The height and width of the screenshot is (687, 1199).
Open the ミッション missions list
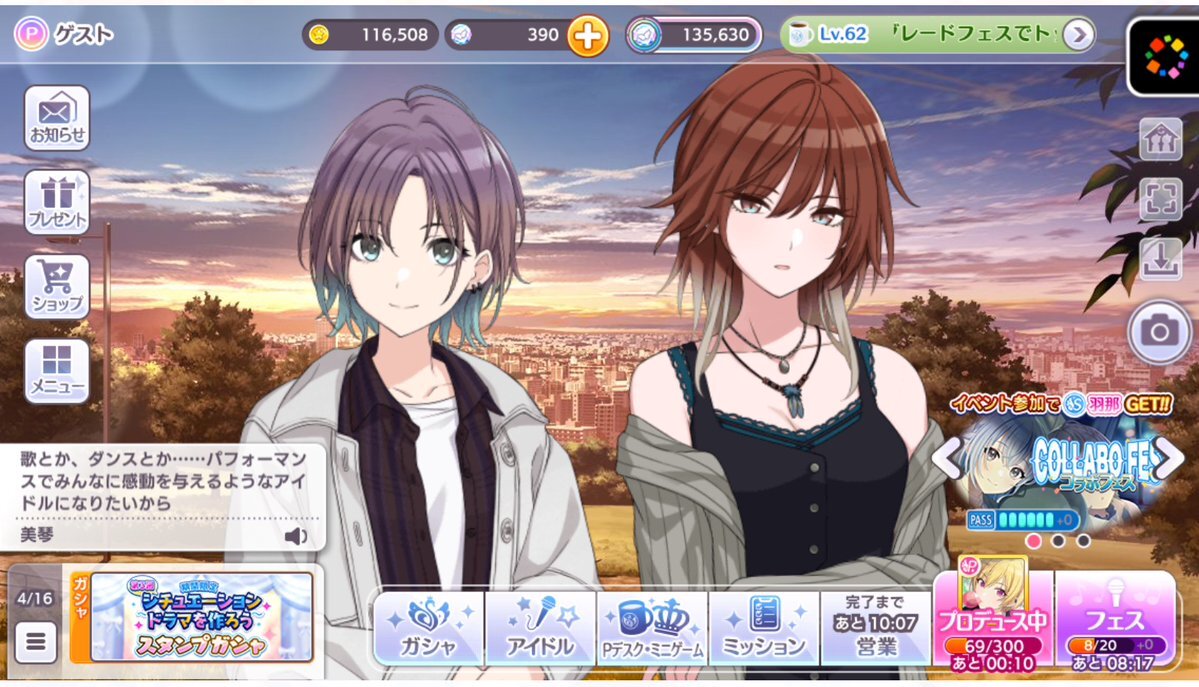(764, 628)
